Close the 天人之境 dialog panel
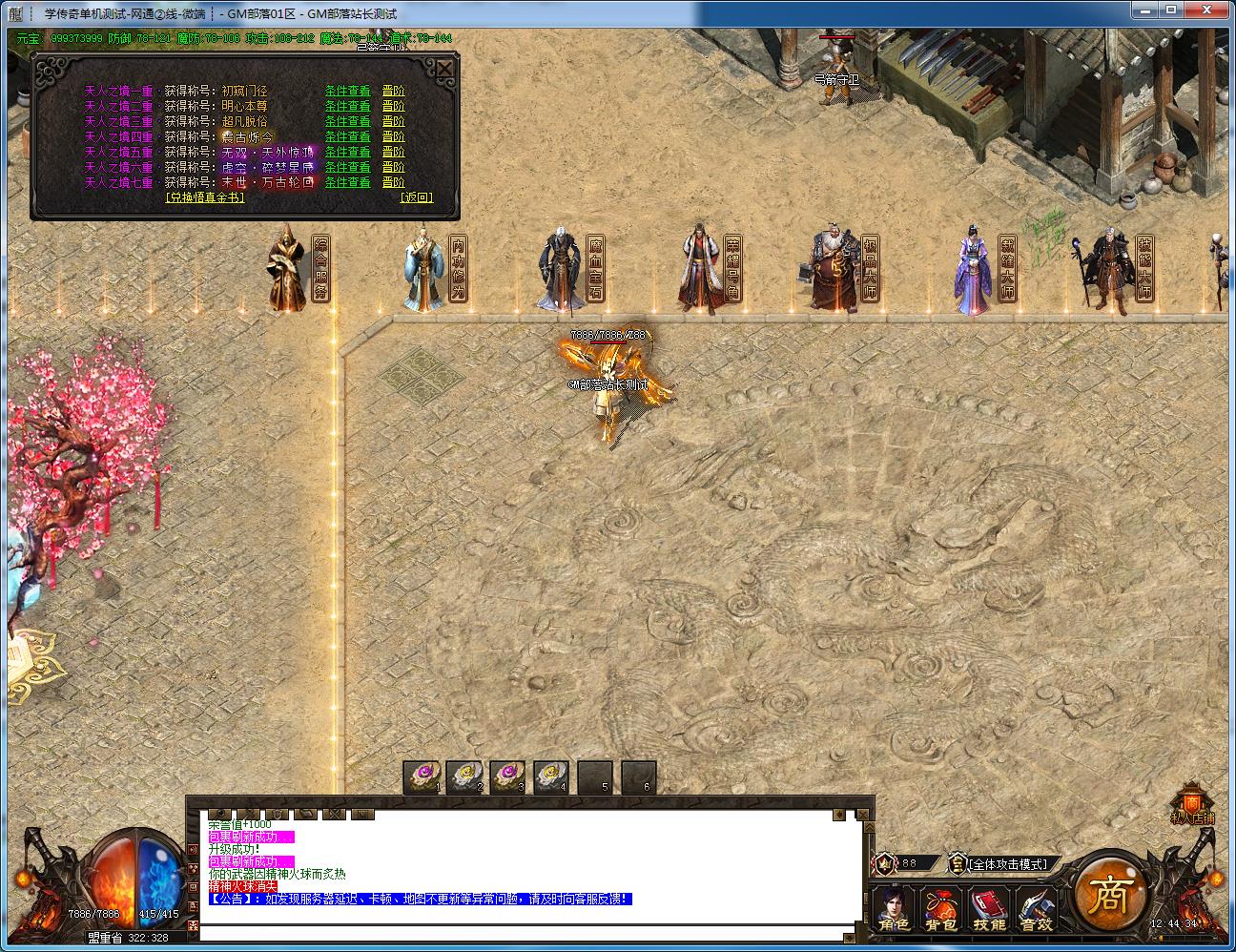This screenshot has width=1236, height=952. [444, 69]
